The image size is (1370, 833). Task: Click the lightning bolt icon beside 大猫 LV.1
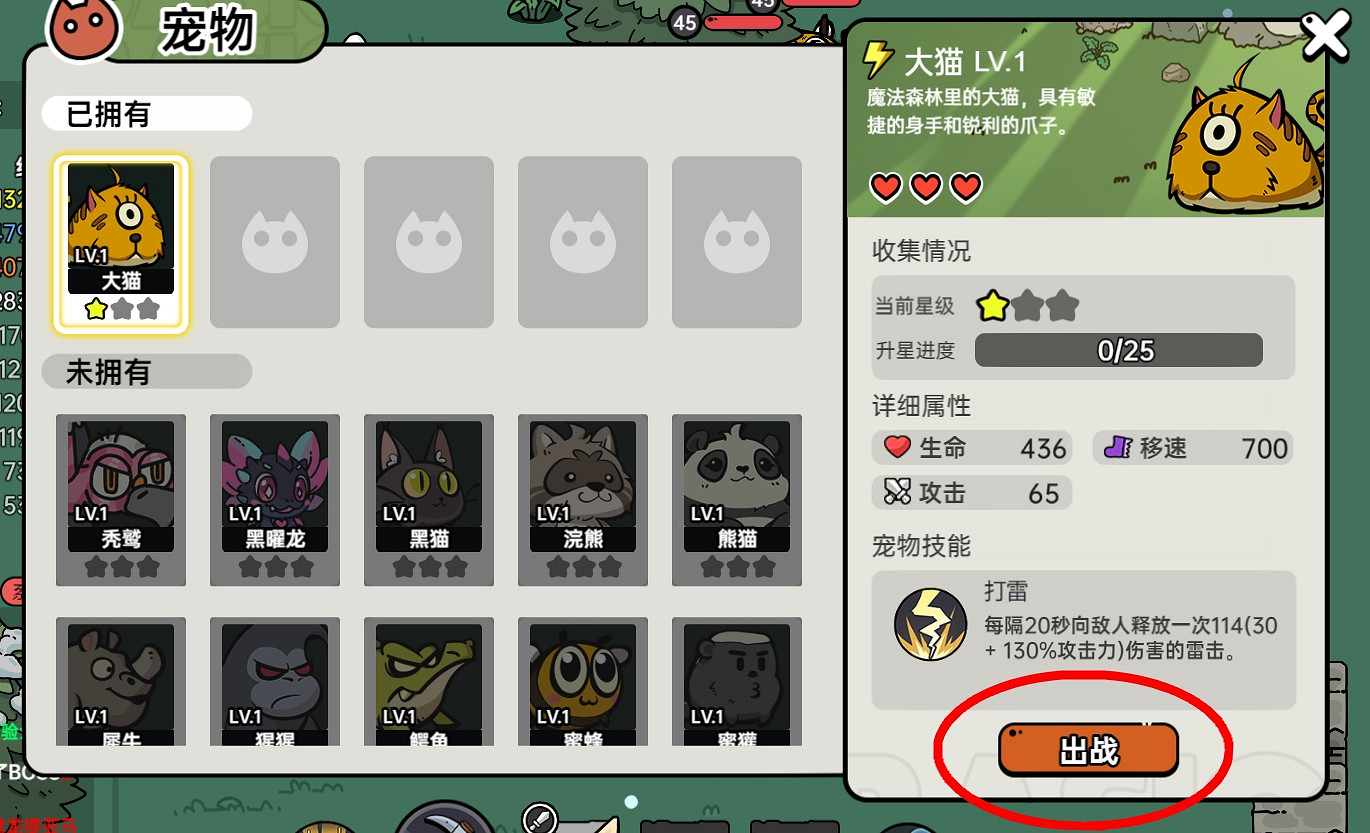click(879, 60)
